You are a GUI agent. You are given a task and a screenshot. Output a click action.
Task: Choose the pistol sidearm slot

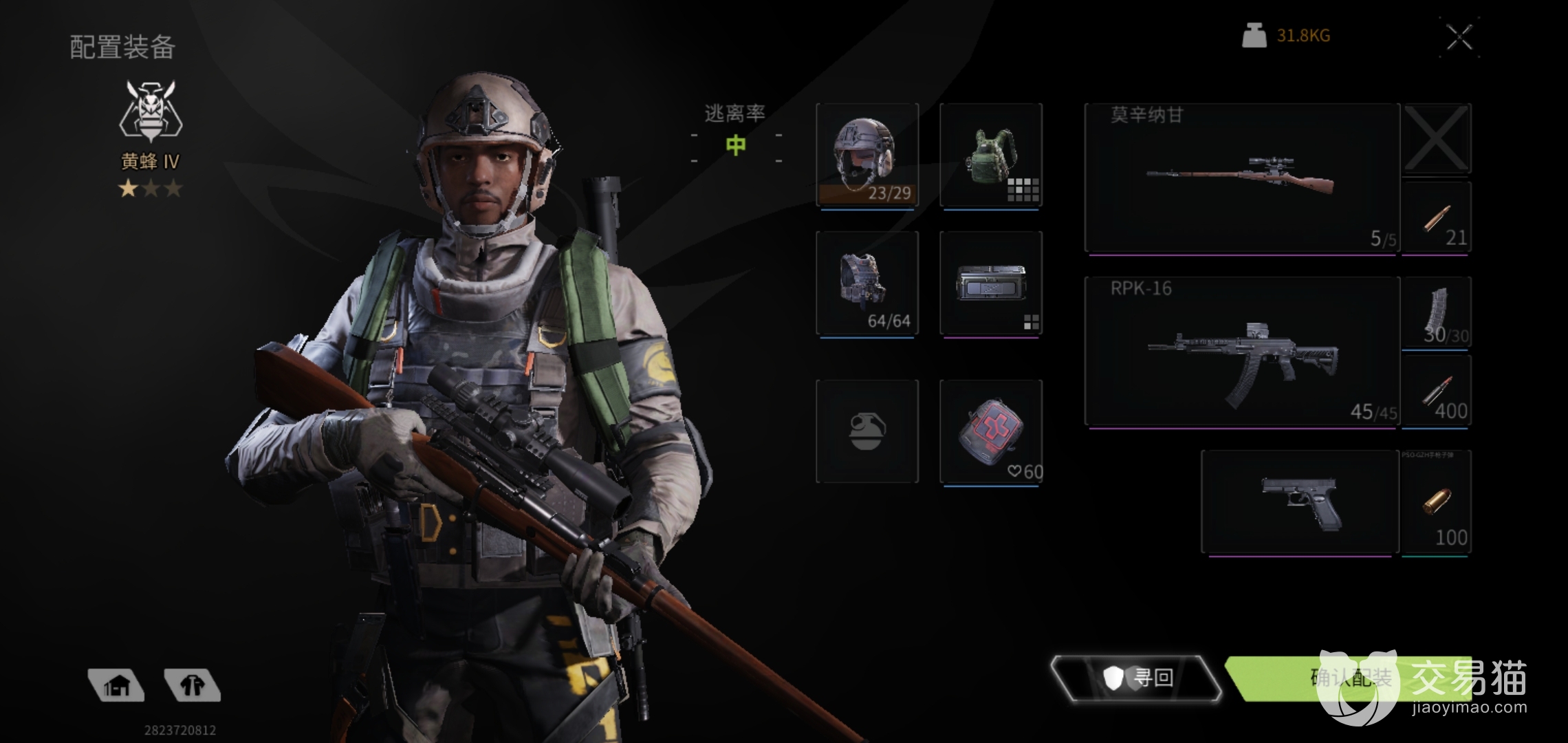(x=1300, y=502)
